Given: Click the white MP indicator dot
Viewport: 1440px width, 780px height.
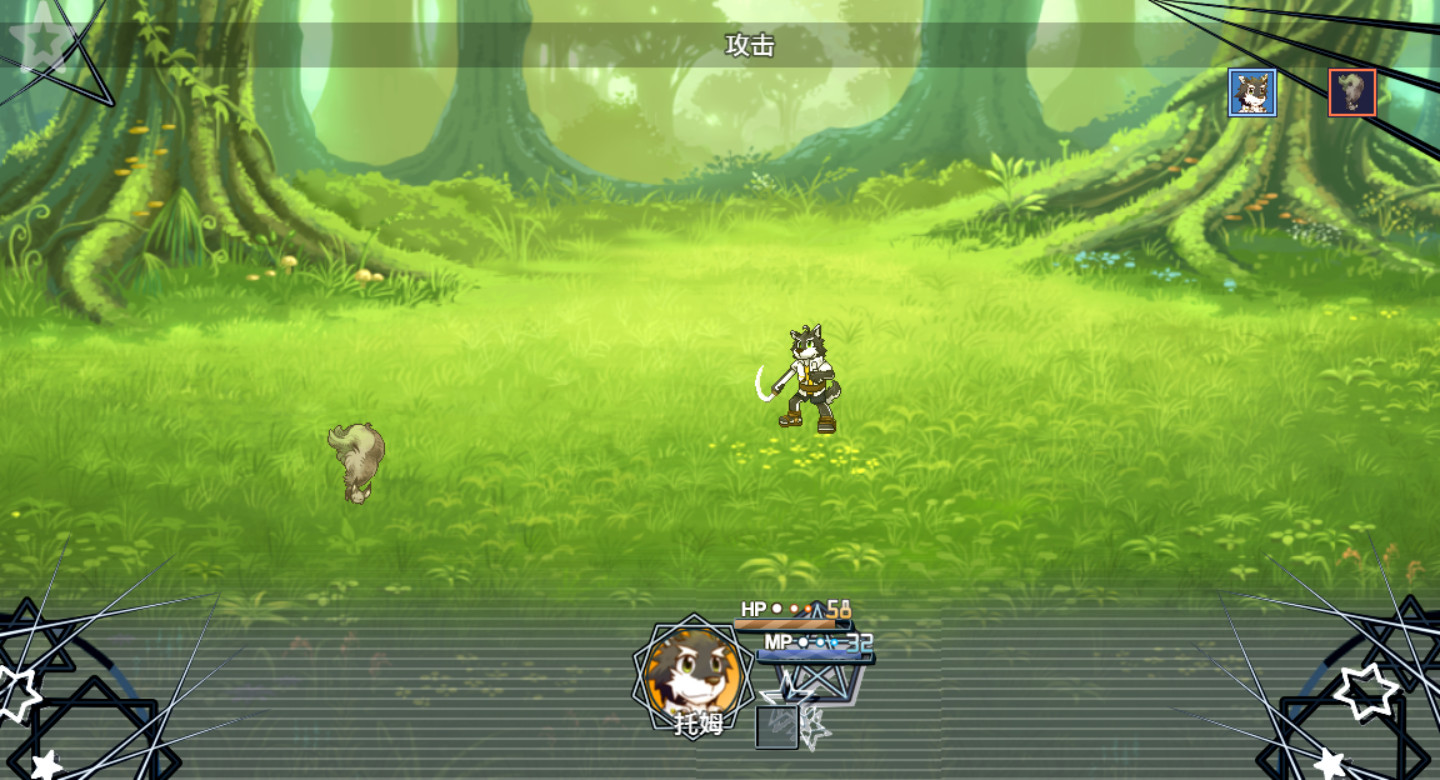Looking at the screenshot, I should click(x=804, y=642).
